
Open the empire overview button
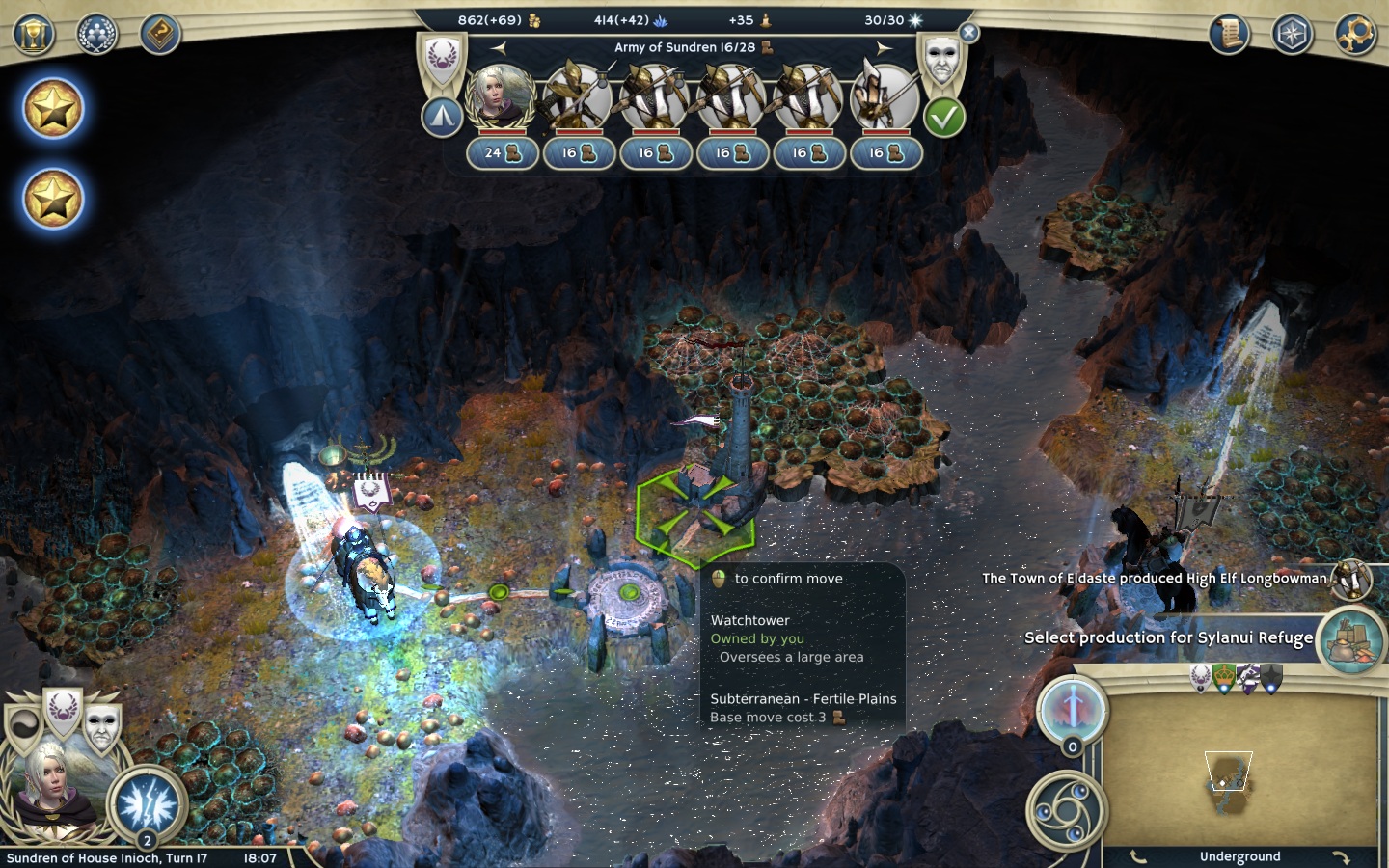96,35
